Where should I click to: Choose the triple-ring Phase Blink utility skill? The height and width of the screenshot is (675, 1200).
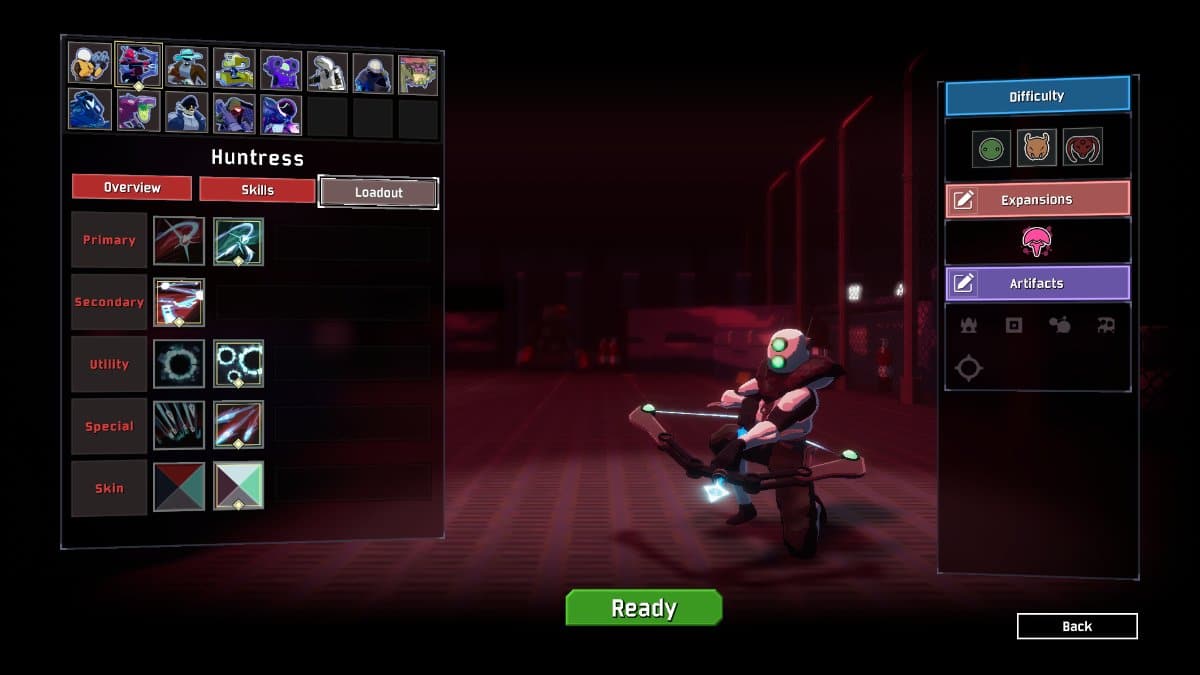tap(238, 364)
